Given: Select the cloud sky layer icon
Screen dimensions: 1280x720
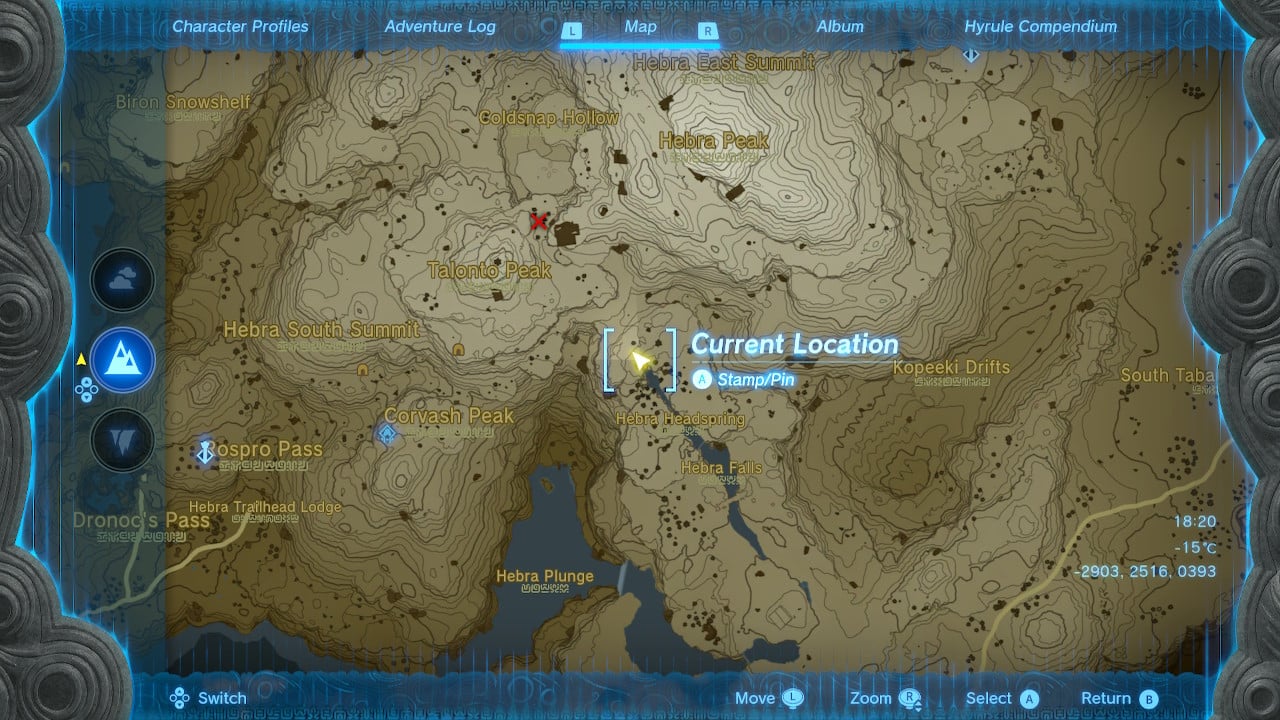Looking at the screenshot, I should [x=122, y=280].
